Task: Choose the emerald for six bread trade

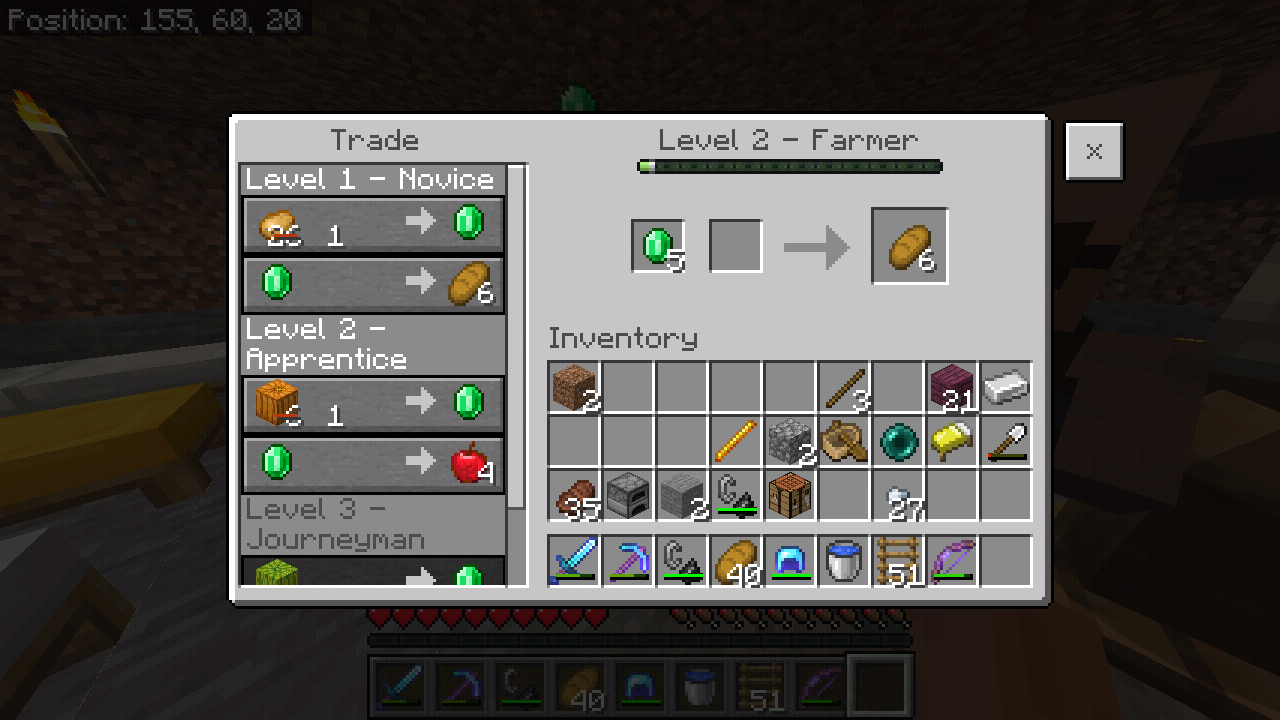Action: click(x=373, y=283)
